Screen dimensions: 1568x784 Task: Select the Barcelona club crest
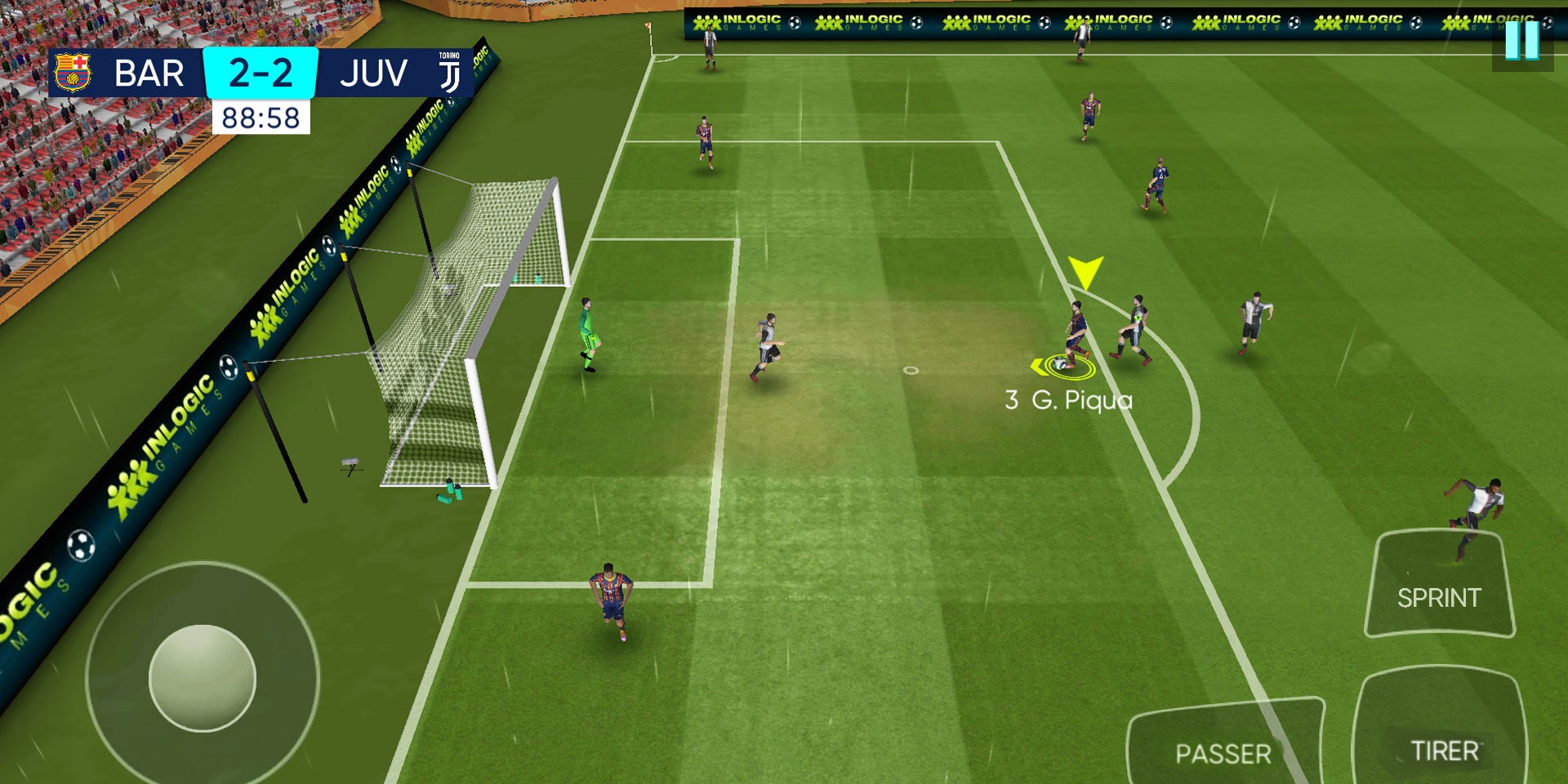[73, 72]
